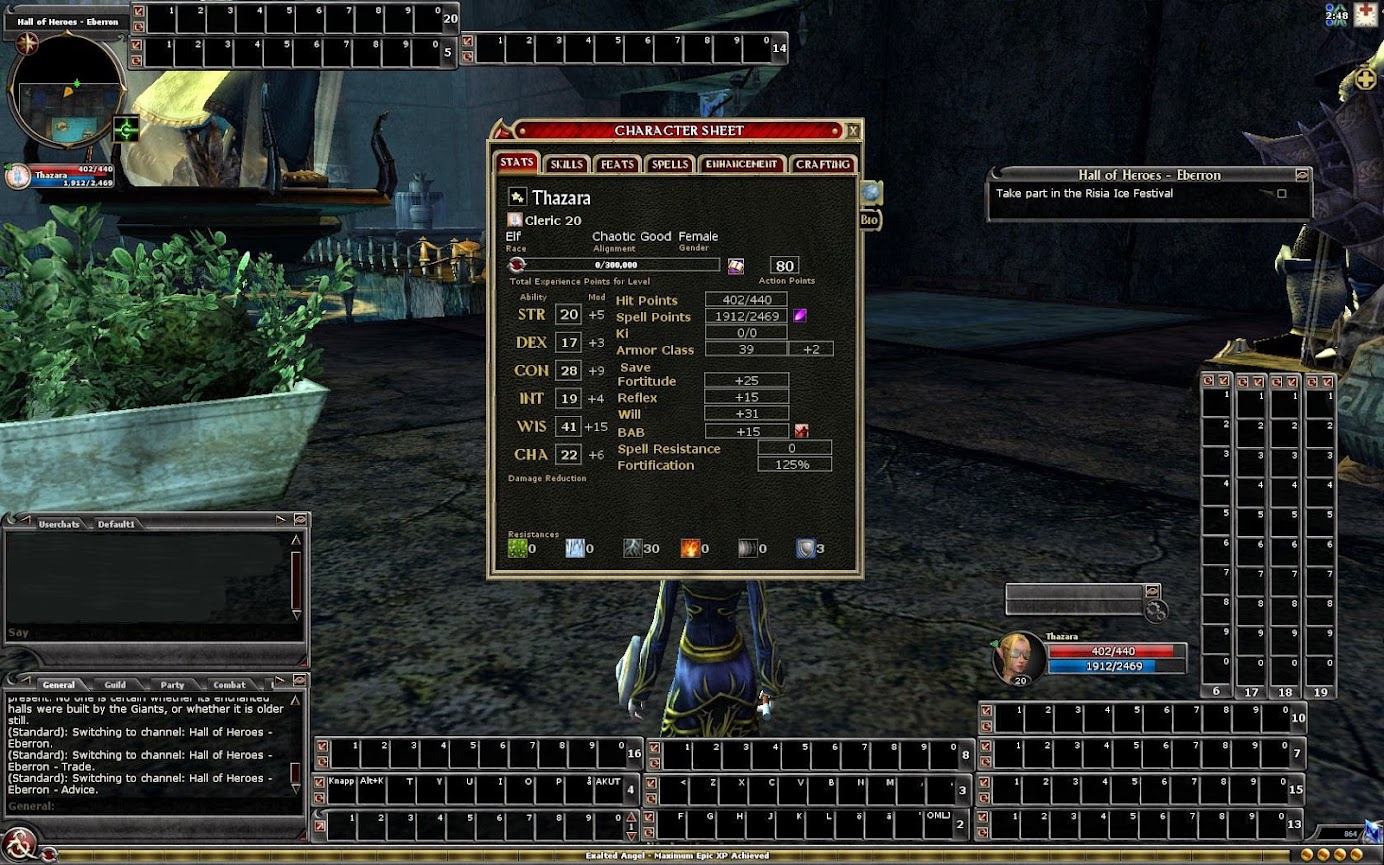
Task: Open the Feats tab
Action: pos(617,164)
